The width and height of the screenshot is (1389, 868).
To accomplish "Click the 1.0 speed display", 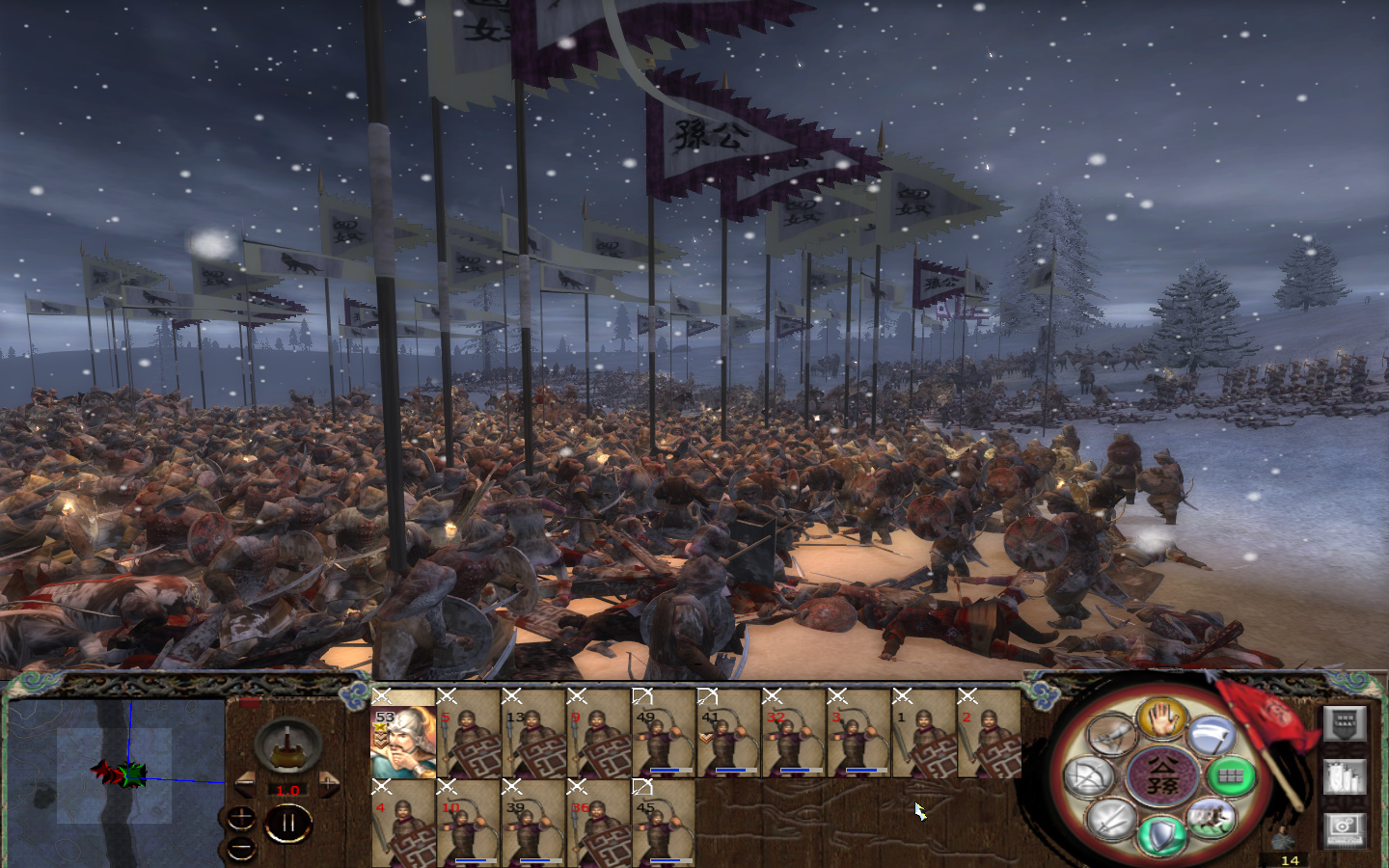I will [x=287, y=790].
